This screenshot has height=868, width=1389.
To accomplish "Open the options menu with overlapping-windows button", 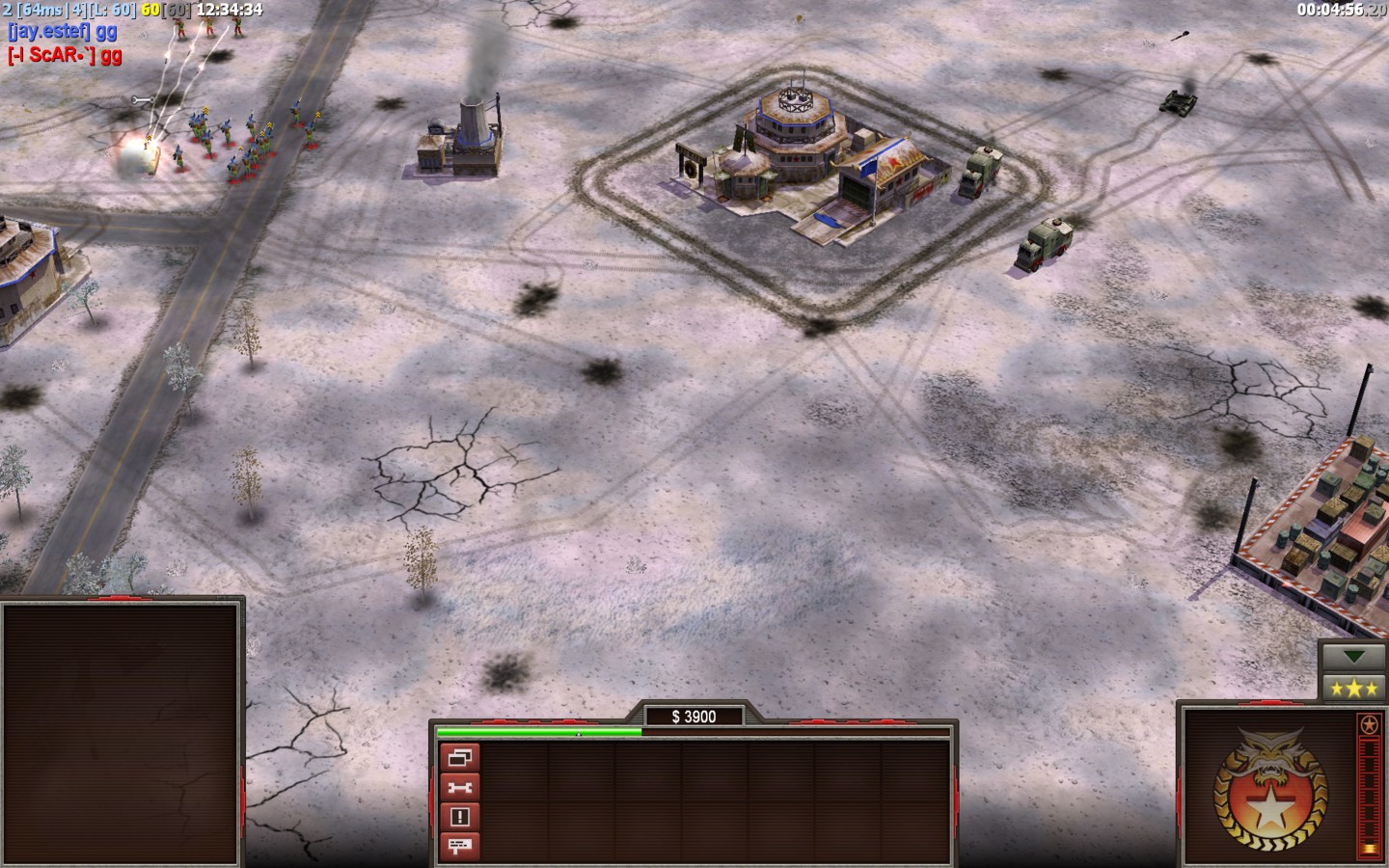I will pyautogui.click(x=460, y=757).
